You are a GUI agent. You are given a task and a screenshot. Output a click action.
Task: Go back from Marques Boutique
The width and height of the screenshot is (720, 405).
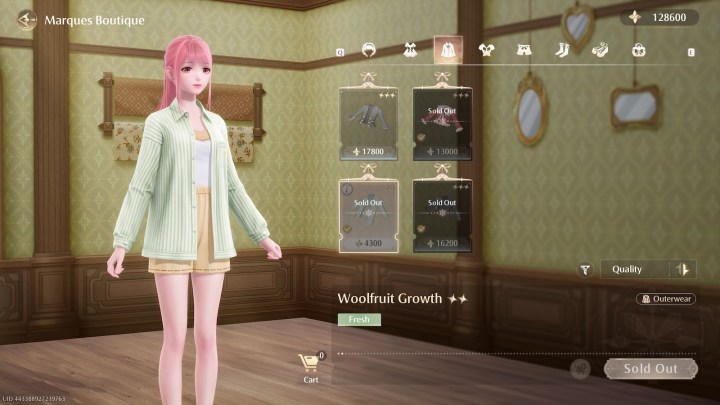tap(26, 19)
